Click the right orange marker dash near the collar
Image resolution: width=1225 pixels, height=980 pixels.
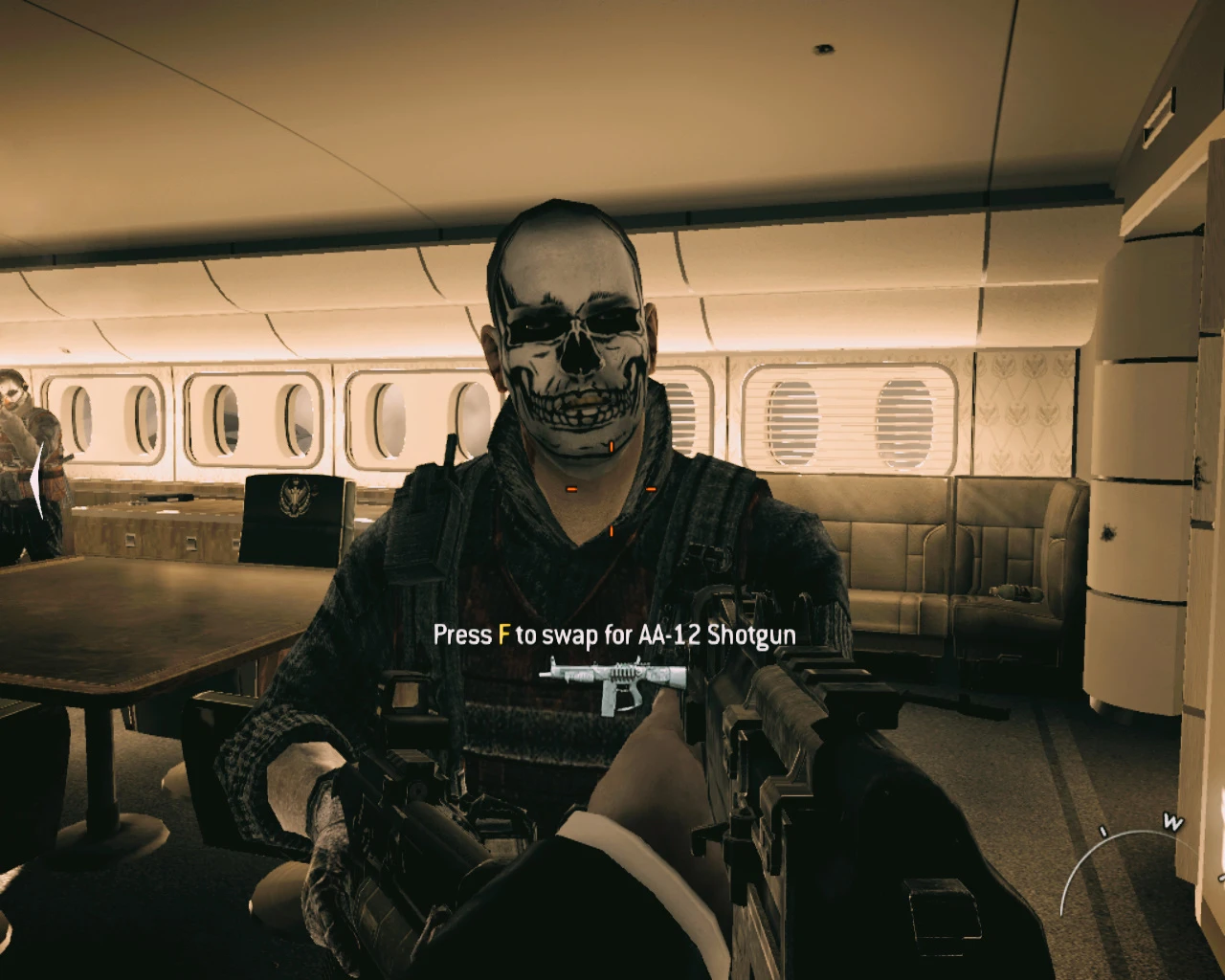(652, 488)
